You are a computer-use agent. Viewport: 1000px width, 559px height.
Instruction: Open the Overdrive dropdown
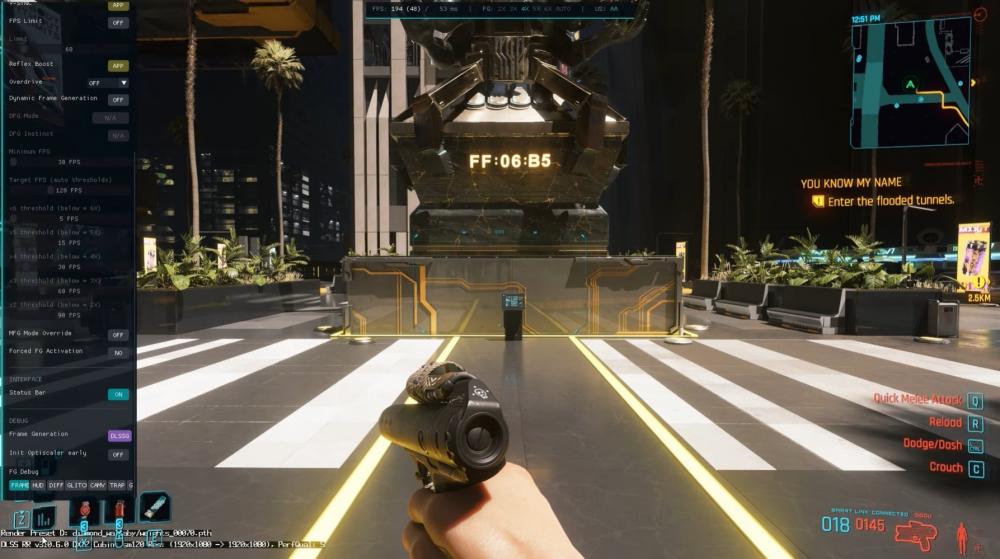(108, 83)
